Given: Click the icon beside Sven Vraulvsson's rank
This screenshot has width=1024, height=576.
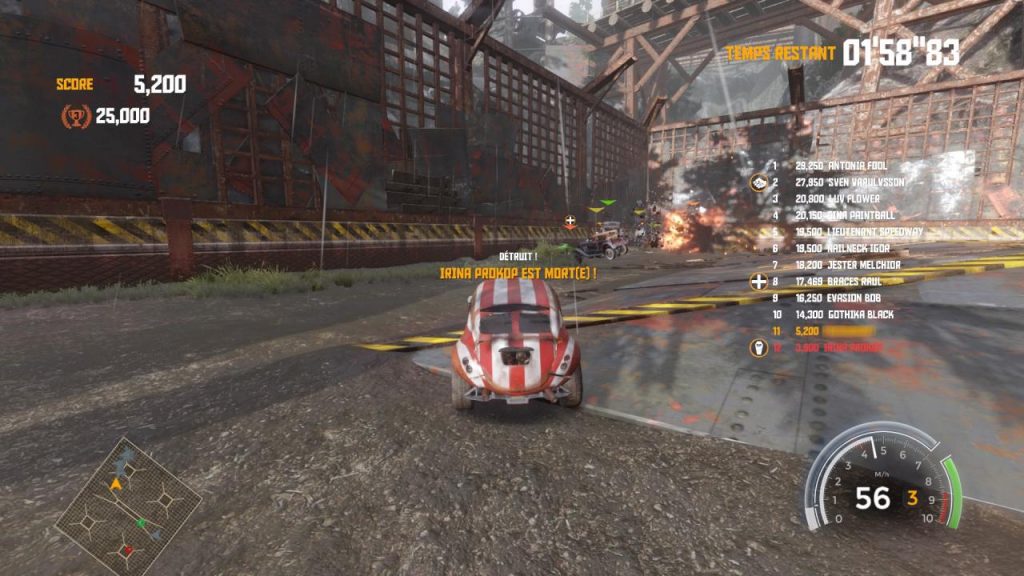Looking at the screenshot, I should tap(759, 183).
